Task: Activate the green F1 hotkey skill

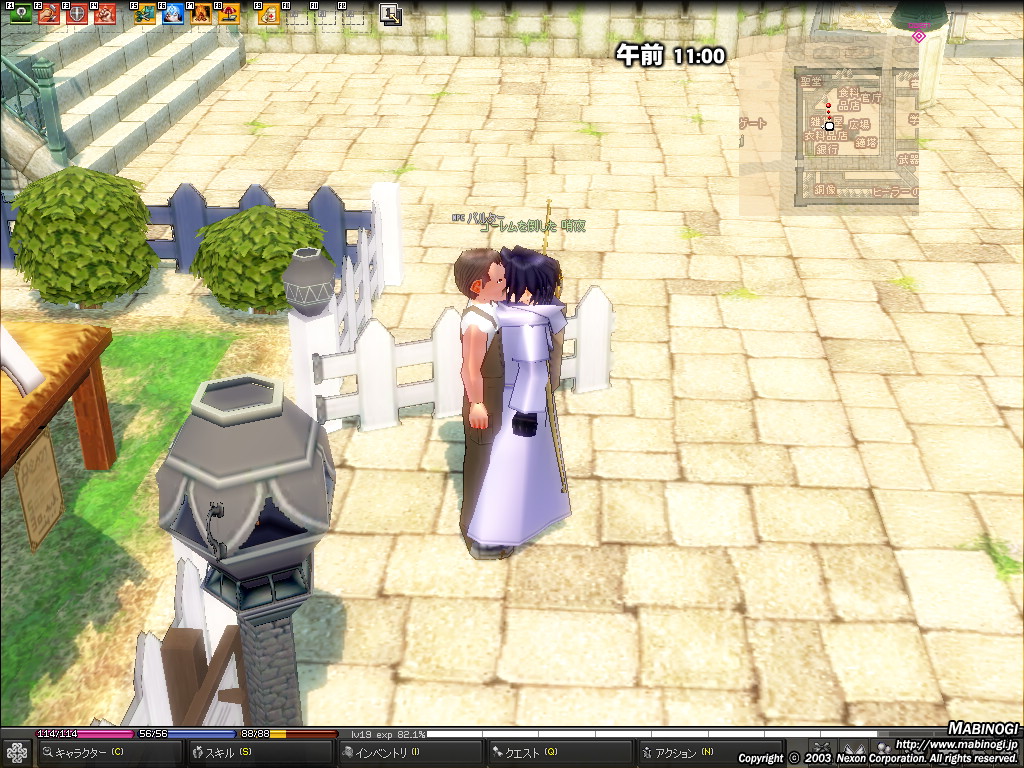Action: point(19,14)
